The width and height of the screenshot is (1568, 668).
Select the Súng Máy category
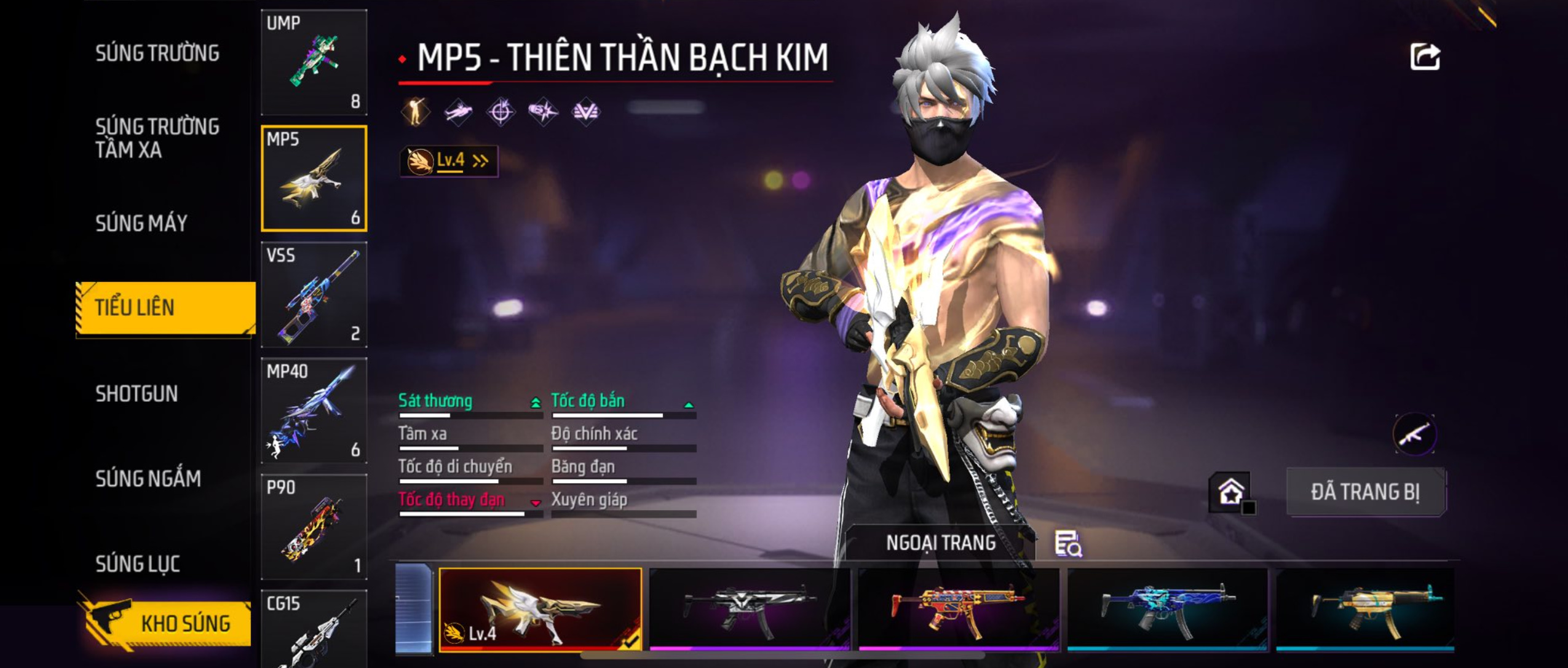(x=141, y=223)
